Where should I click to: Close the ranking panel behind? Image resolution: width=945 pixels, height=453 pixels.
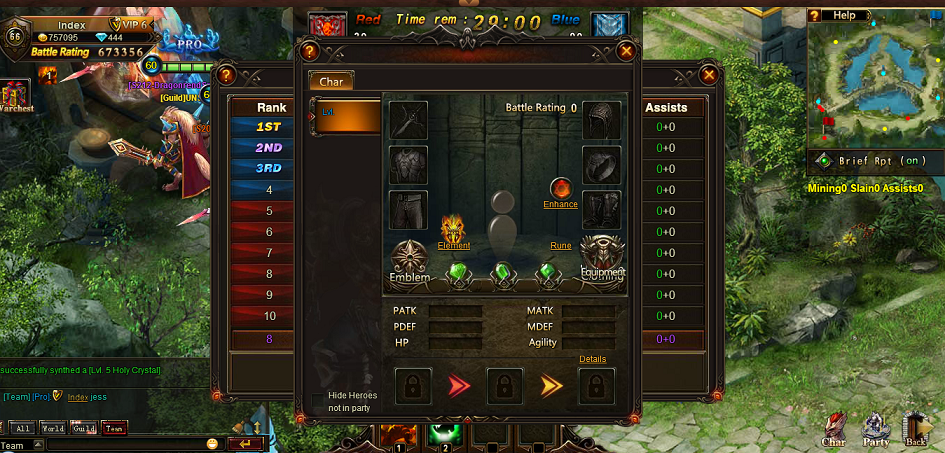click(708, 74)
